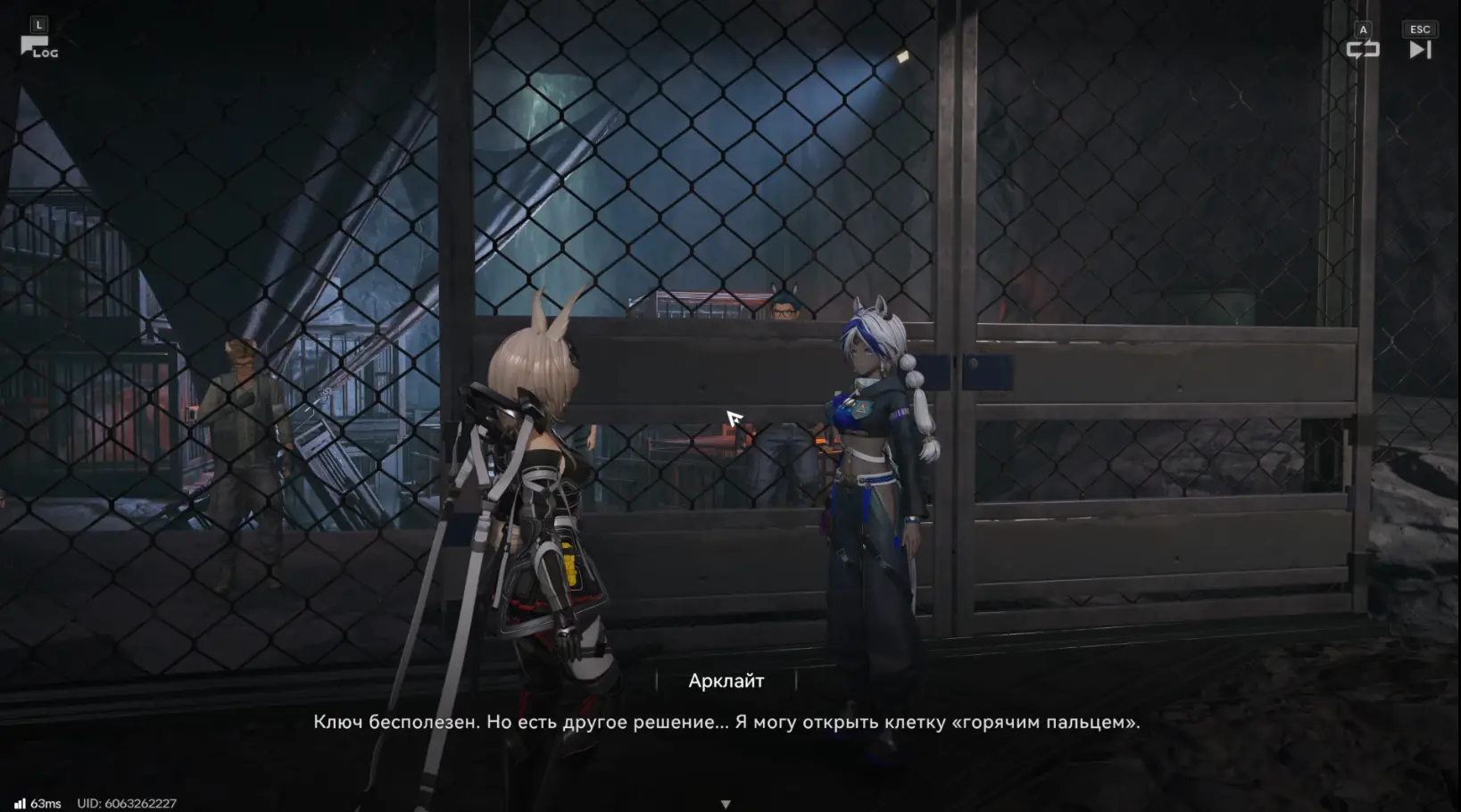
Task: Skip the cutscene dialogue
Action: [x=1420, y=49]
